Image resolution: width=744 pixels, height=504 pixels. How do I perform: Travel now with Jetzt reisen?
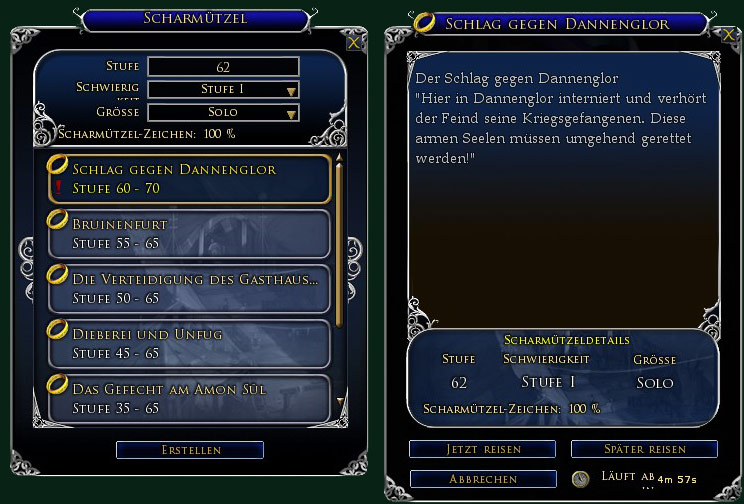[482, 449]
